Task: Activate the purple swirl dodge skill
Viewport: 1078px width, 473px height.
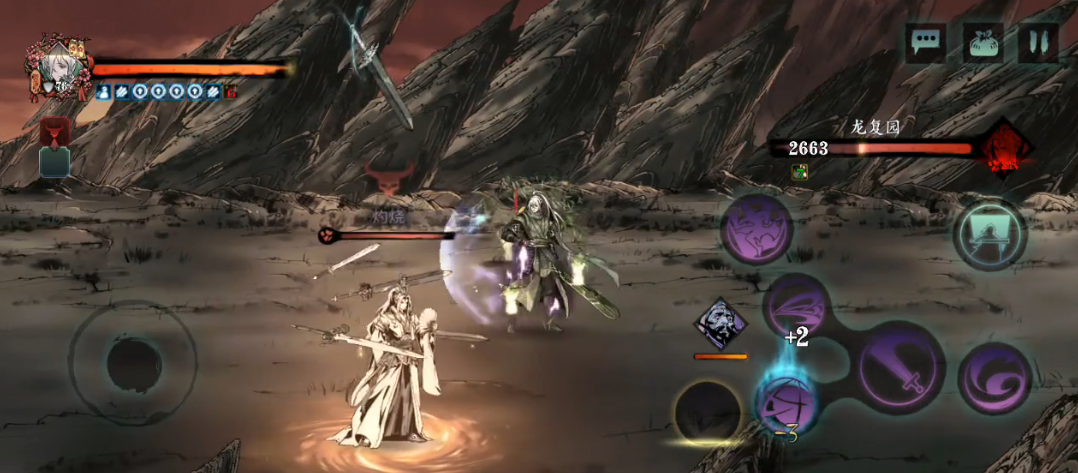Action: pos(994,377)
